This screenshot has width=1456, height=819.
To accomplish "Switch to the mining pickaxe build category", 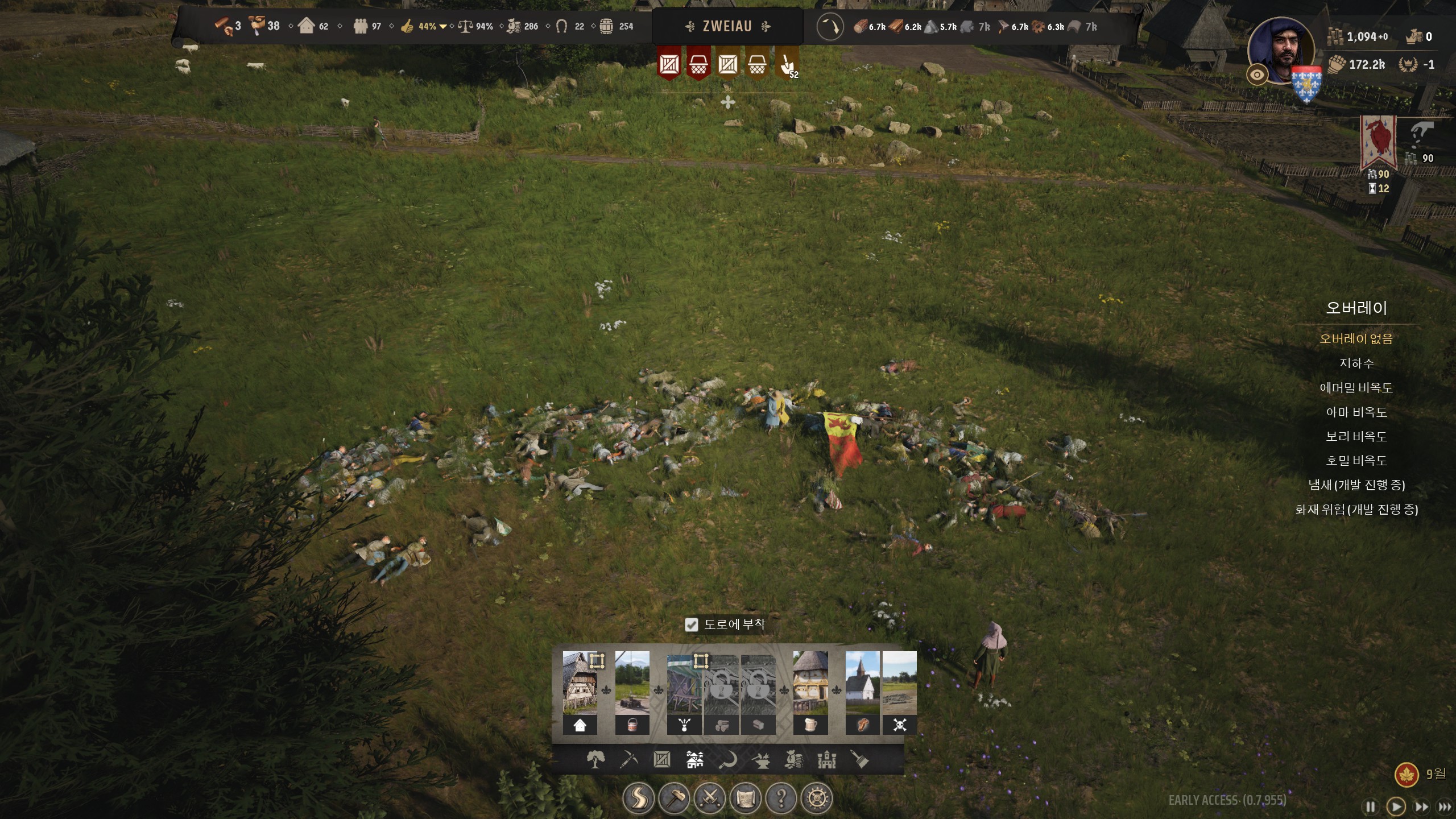I will click(628, 759).
